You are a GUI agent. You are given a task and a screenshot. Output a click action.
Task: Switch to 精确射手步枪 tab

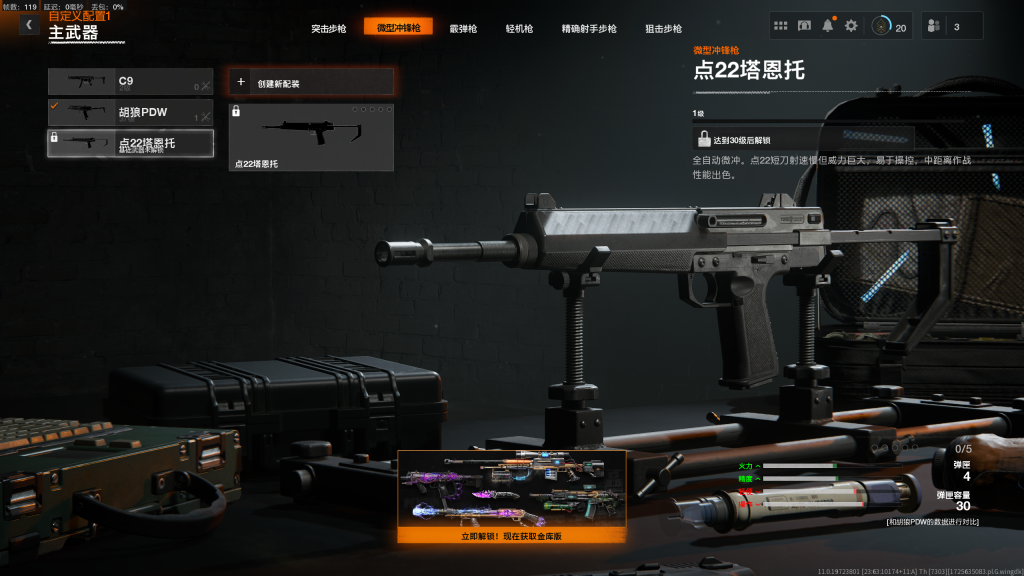point(589,28)
